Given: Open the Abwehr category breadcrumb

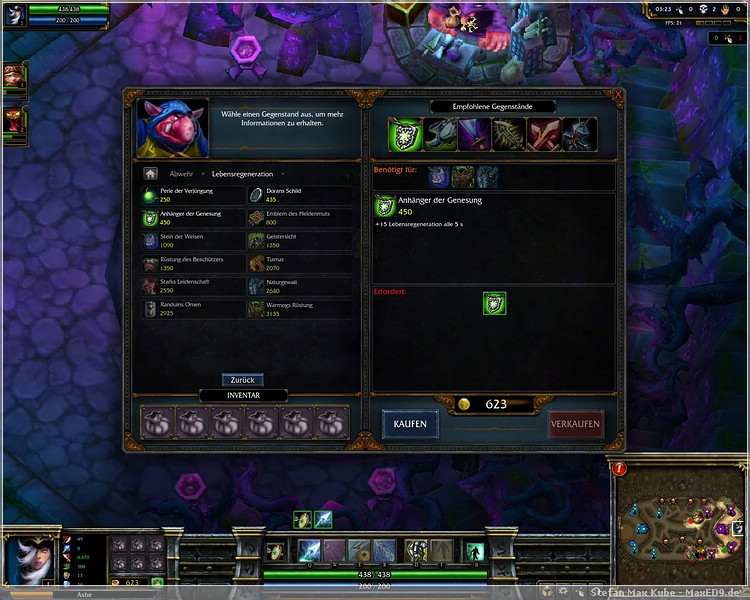Looking at the screenshot, I should 181,174.
